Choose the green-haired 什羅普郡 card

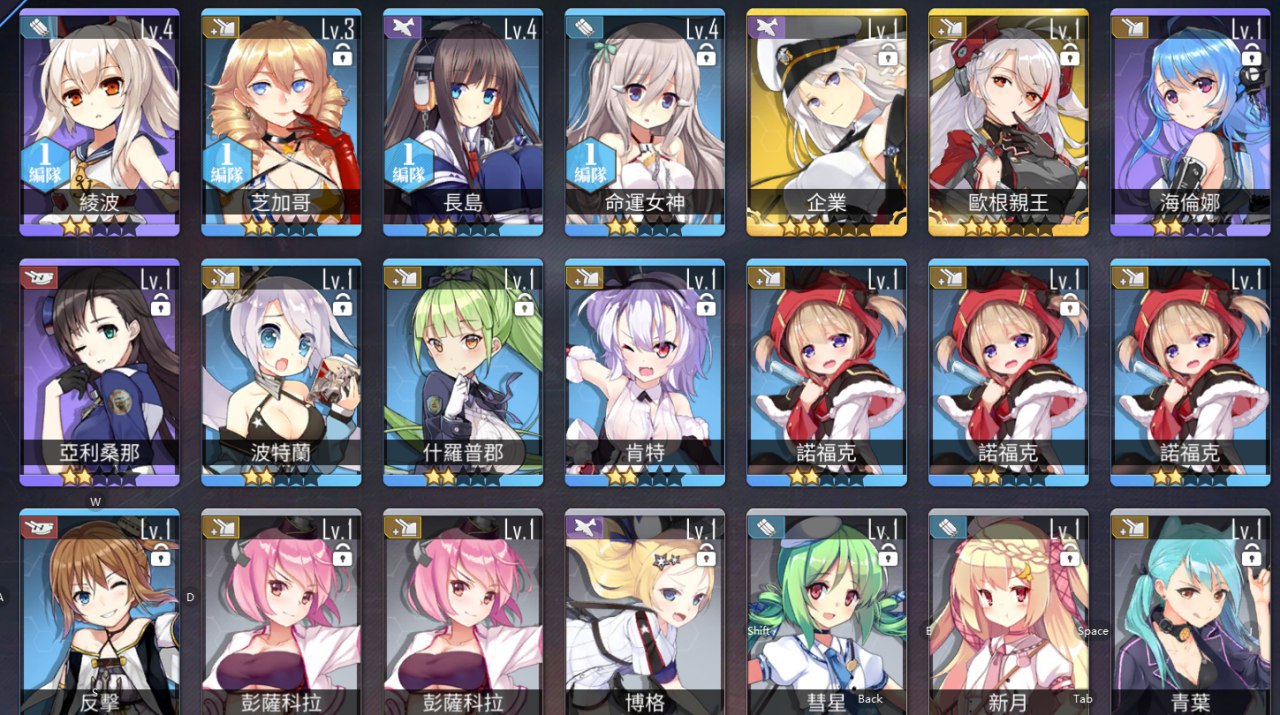[x=463, y=370]
